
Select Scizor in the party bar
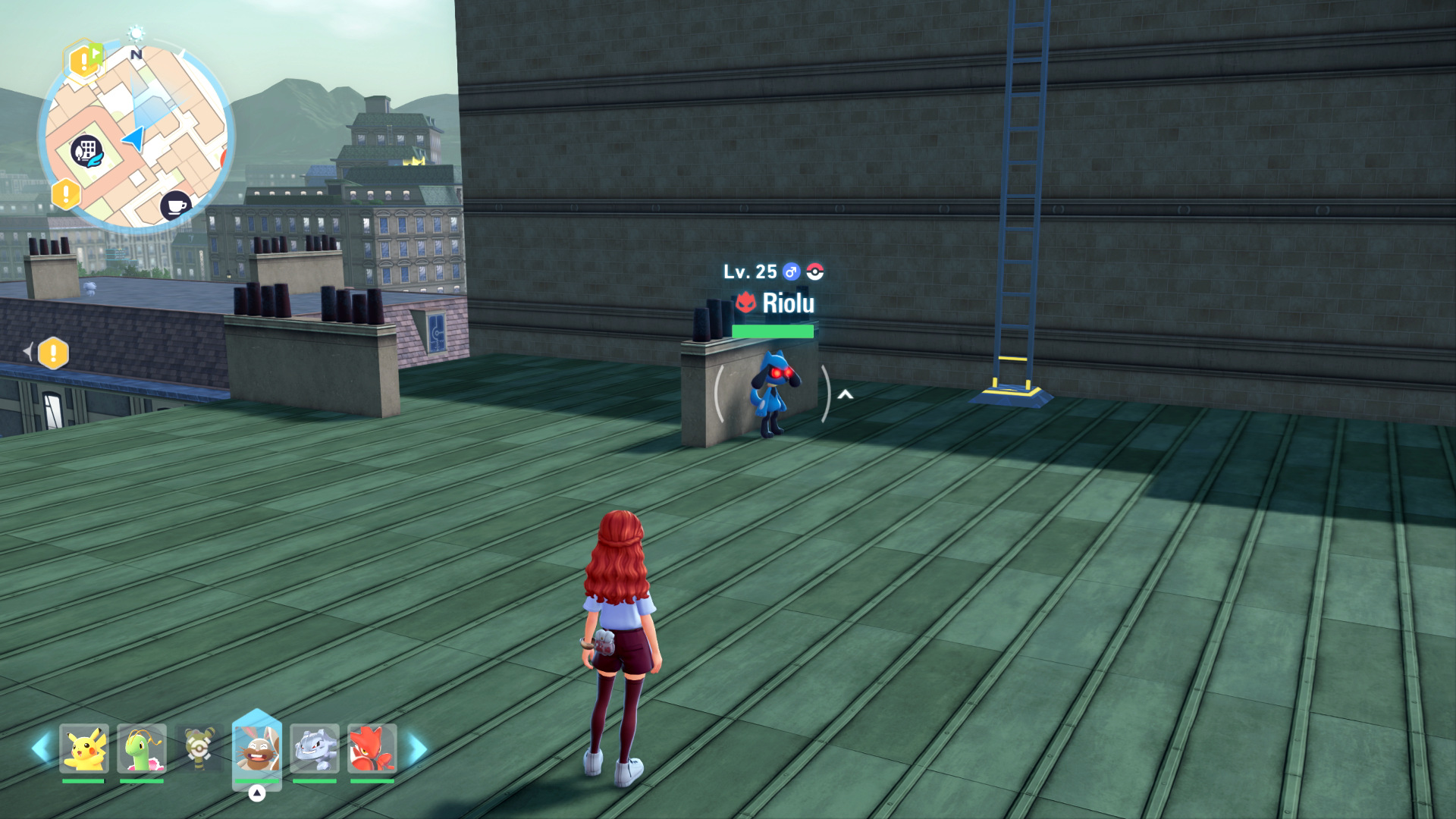point(372,748)
